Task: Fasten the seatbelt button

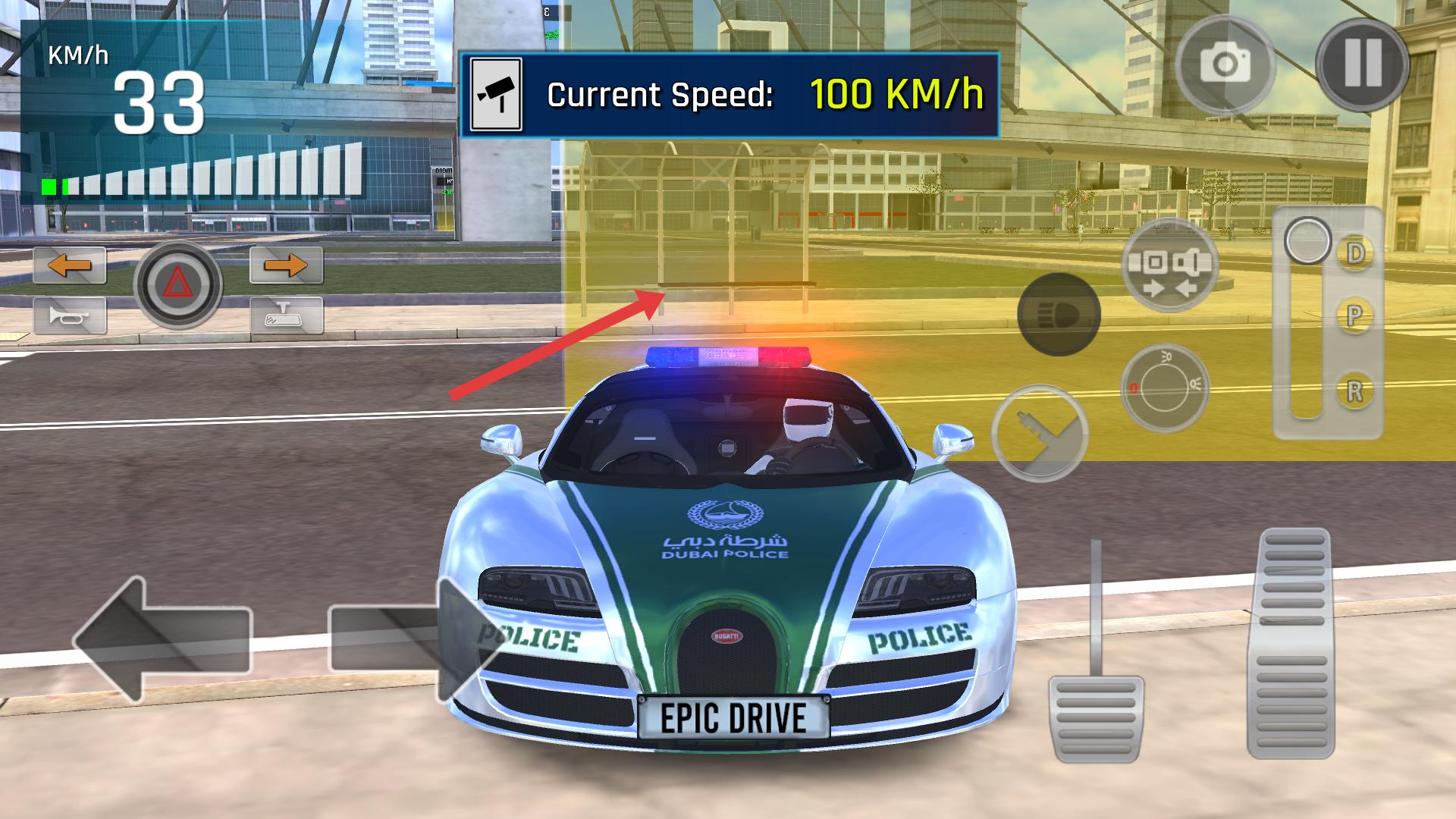Action: (1169, 265)
